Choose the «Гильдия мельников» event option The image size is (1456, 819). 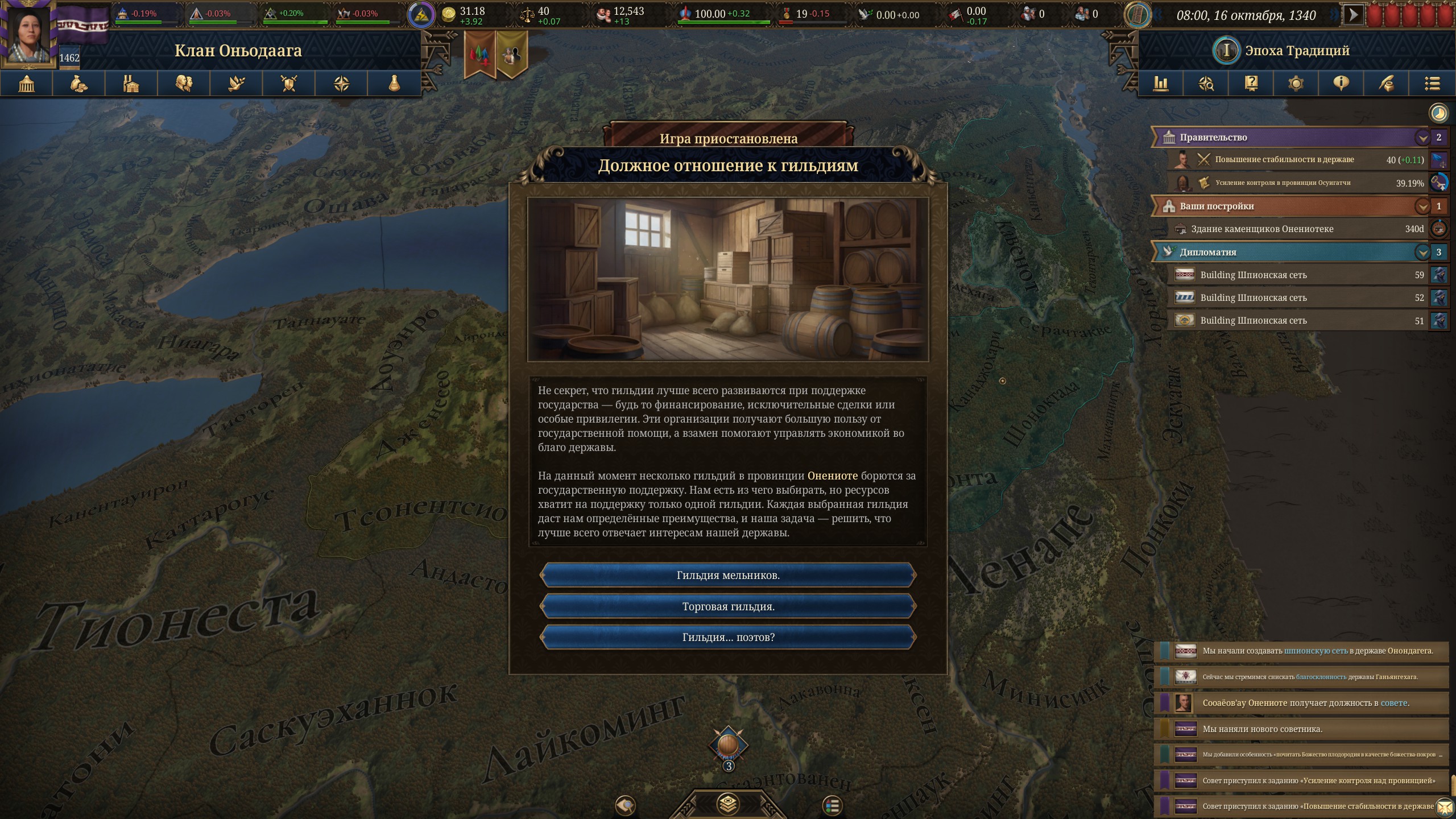tap(728, 576)
